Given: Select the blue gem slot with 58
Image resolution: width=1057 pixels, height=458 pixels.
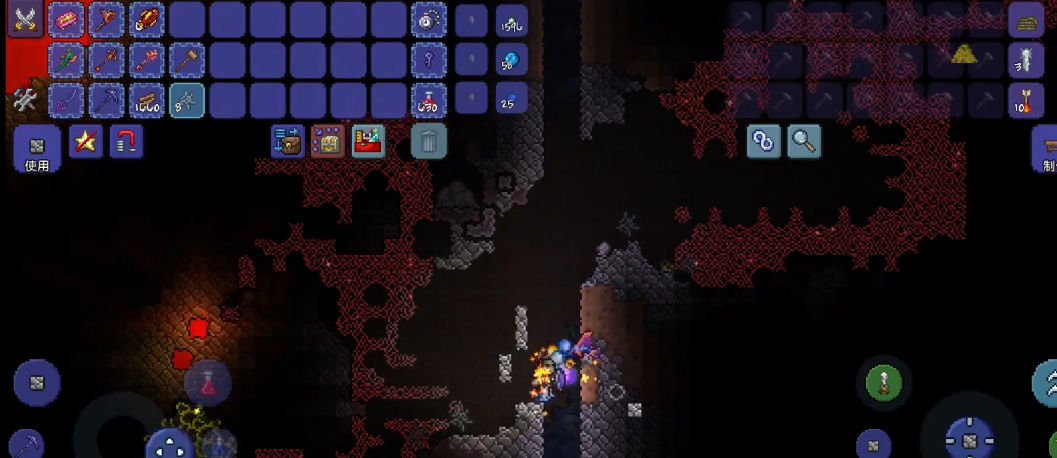Looking at the screenshot, I should click(512, 60).
